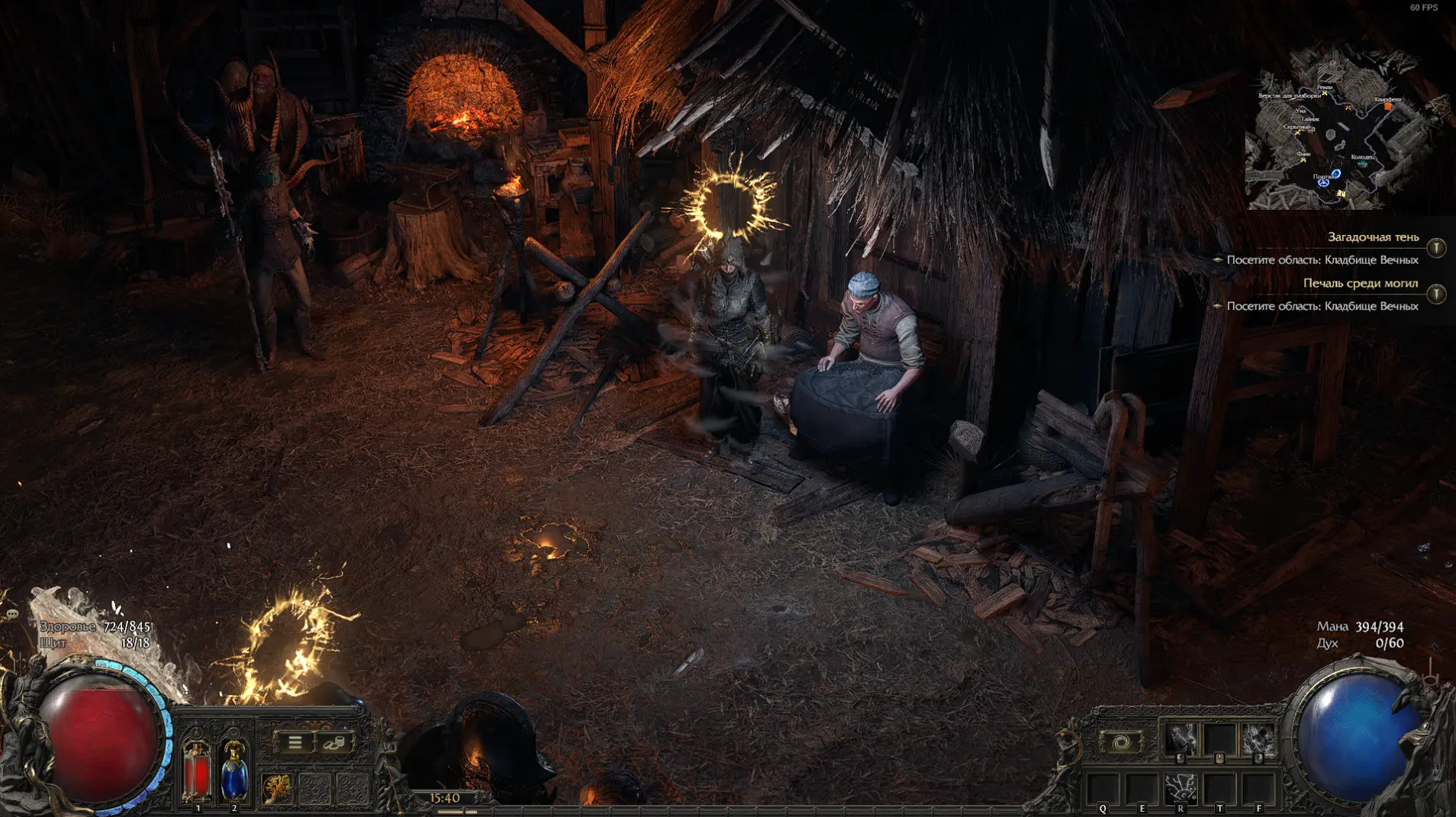Select the right mouse button skill slot
The image size is (1456, 817).
[x=1258, y=739]
